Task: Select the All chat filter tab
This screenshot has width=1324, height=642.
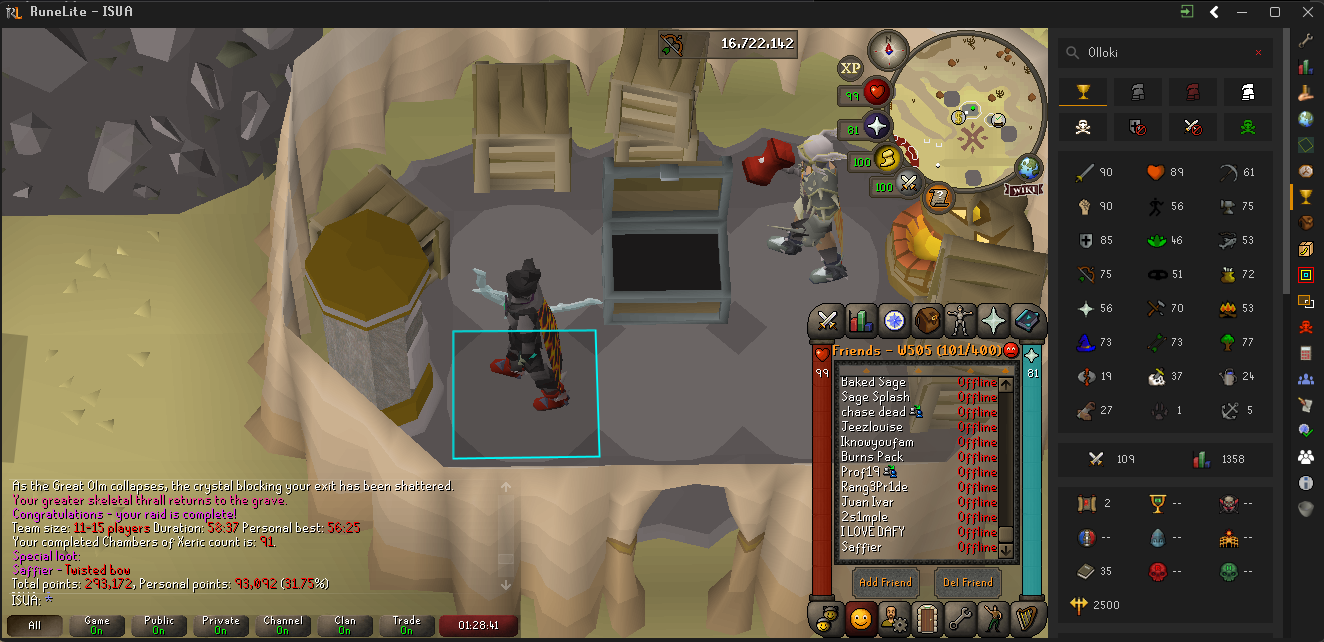Action: (35, 625)
